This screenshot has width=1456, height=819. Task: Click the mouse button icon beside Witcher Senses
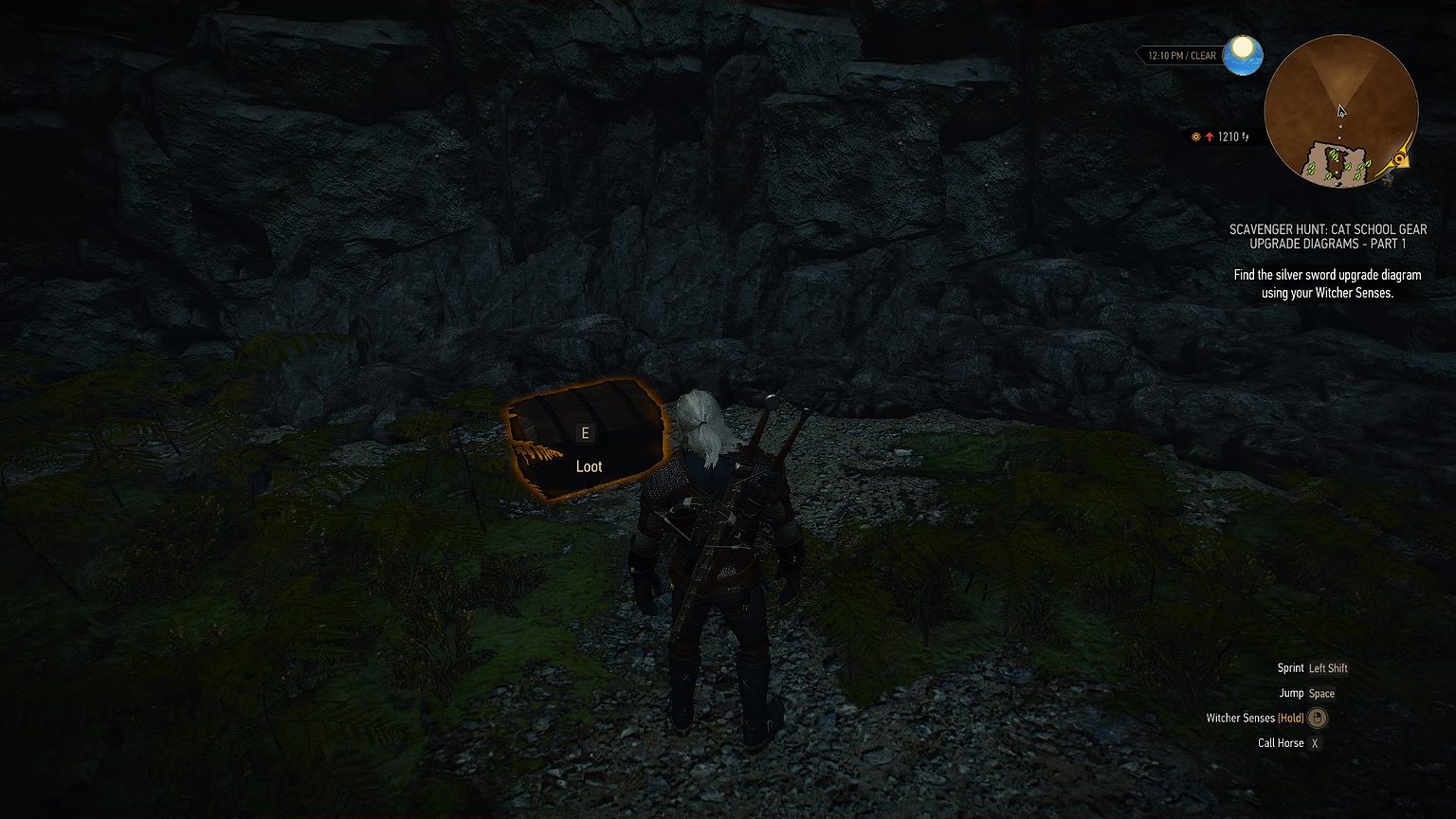(1316, 718)
